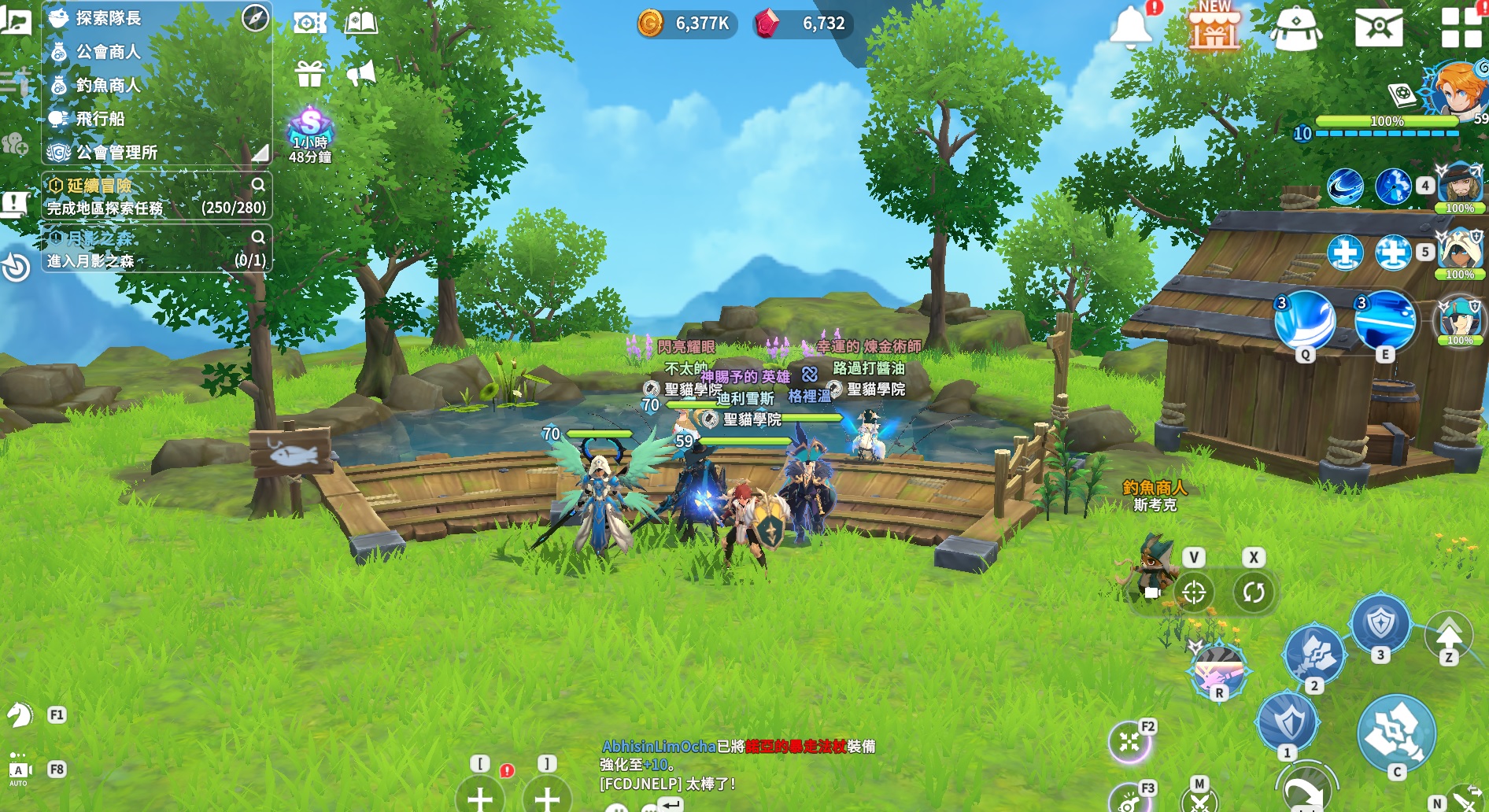Open the mail envelope icon
The height and width of the screenshot is (812, 1489).
tap(1378, 28)
